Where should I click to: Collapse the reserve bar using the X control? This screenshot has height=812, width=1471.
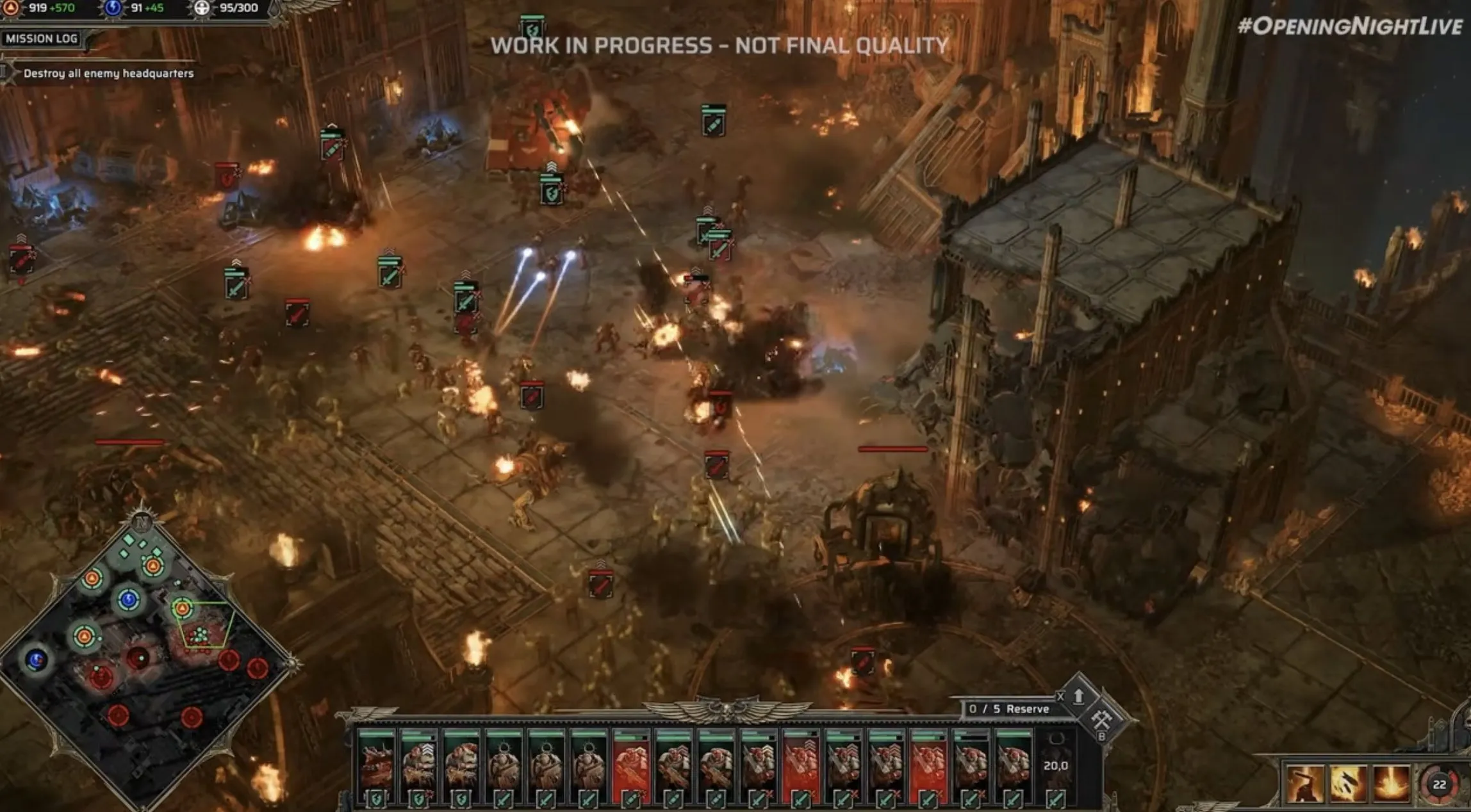pyautogui.click(x=1061, y=697)
